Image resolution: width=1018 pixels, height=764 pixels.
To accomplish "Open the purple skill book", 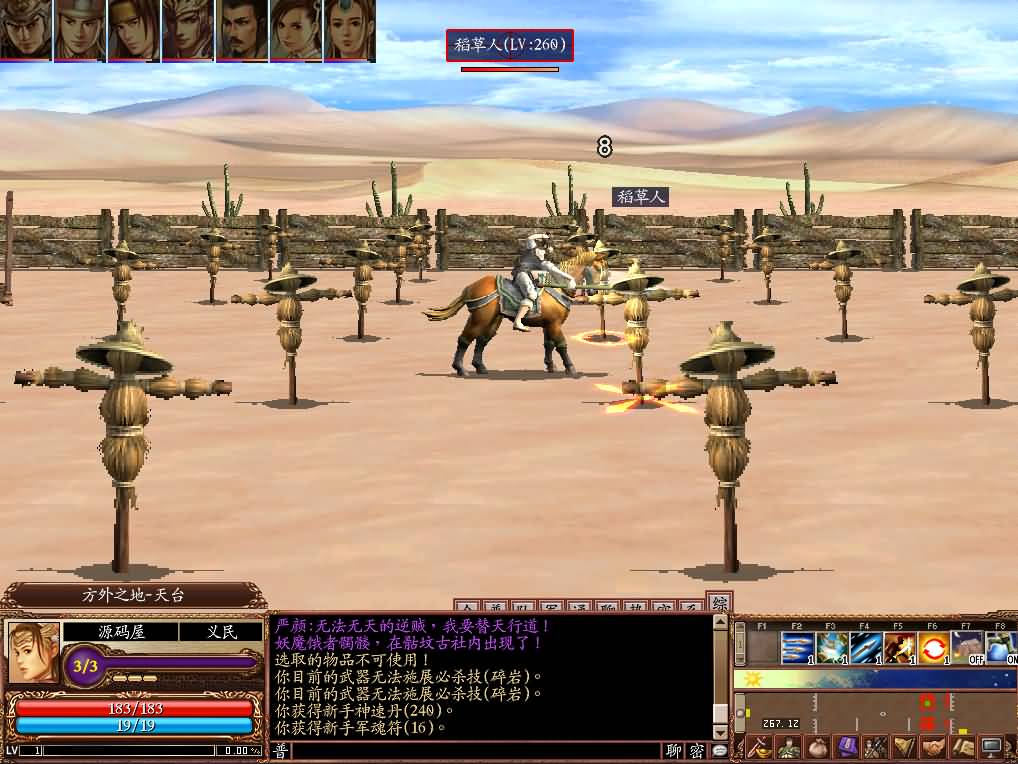I will [847, 747].
